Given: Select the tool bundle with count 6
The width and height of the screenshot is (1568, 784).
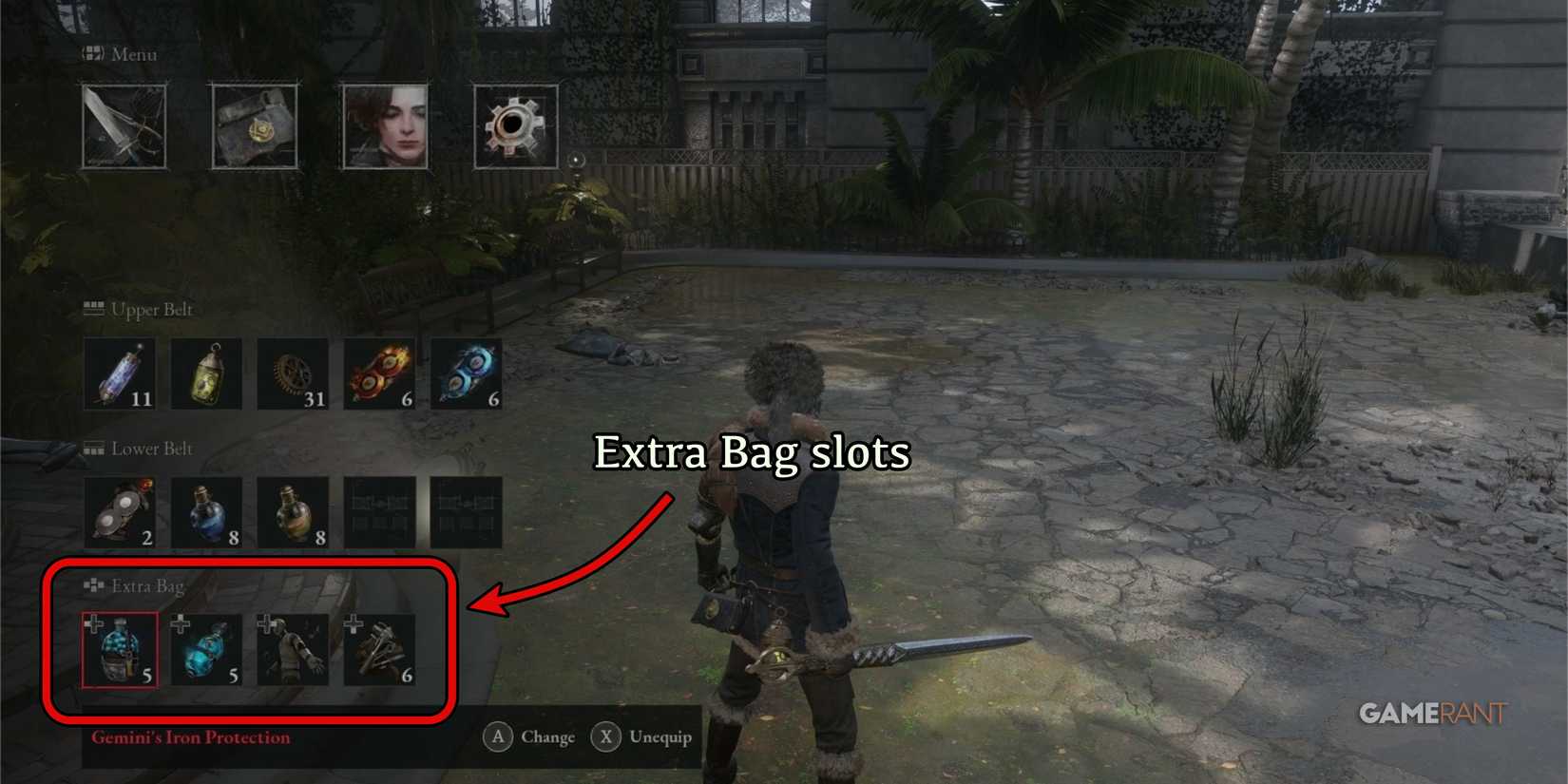Looking at the screenshot, I should (378, 649).
